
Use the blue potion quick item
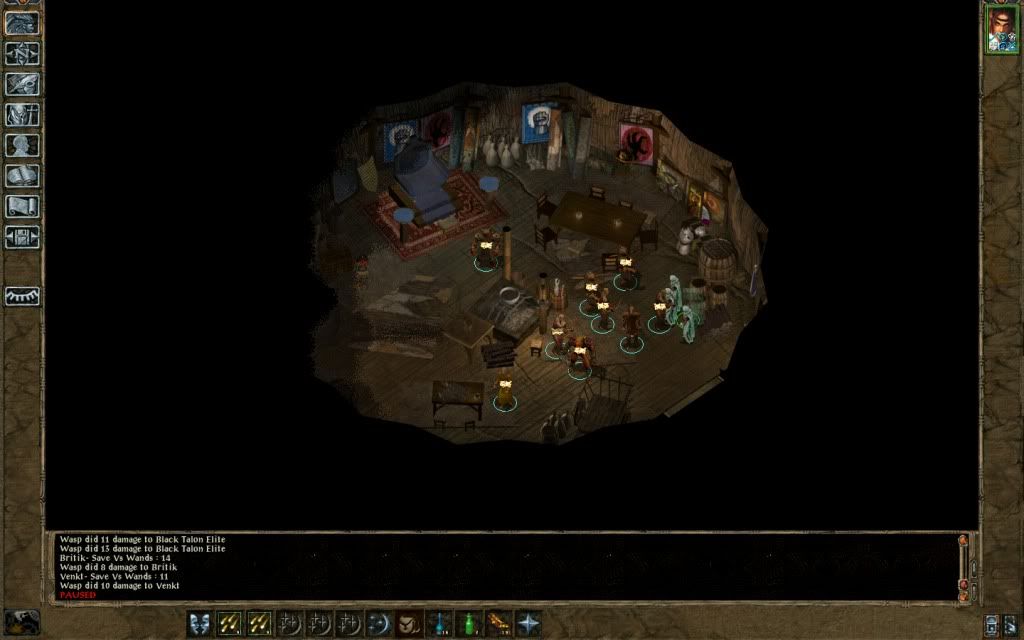click(440, 623)
